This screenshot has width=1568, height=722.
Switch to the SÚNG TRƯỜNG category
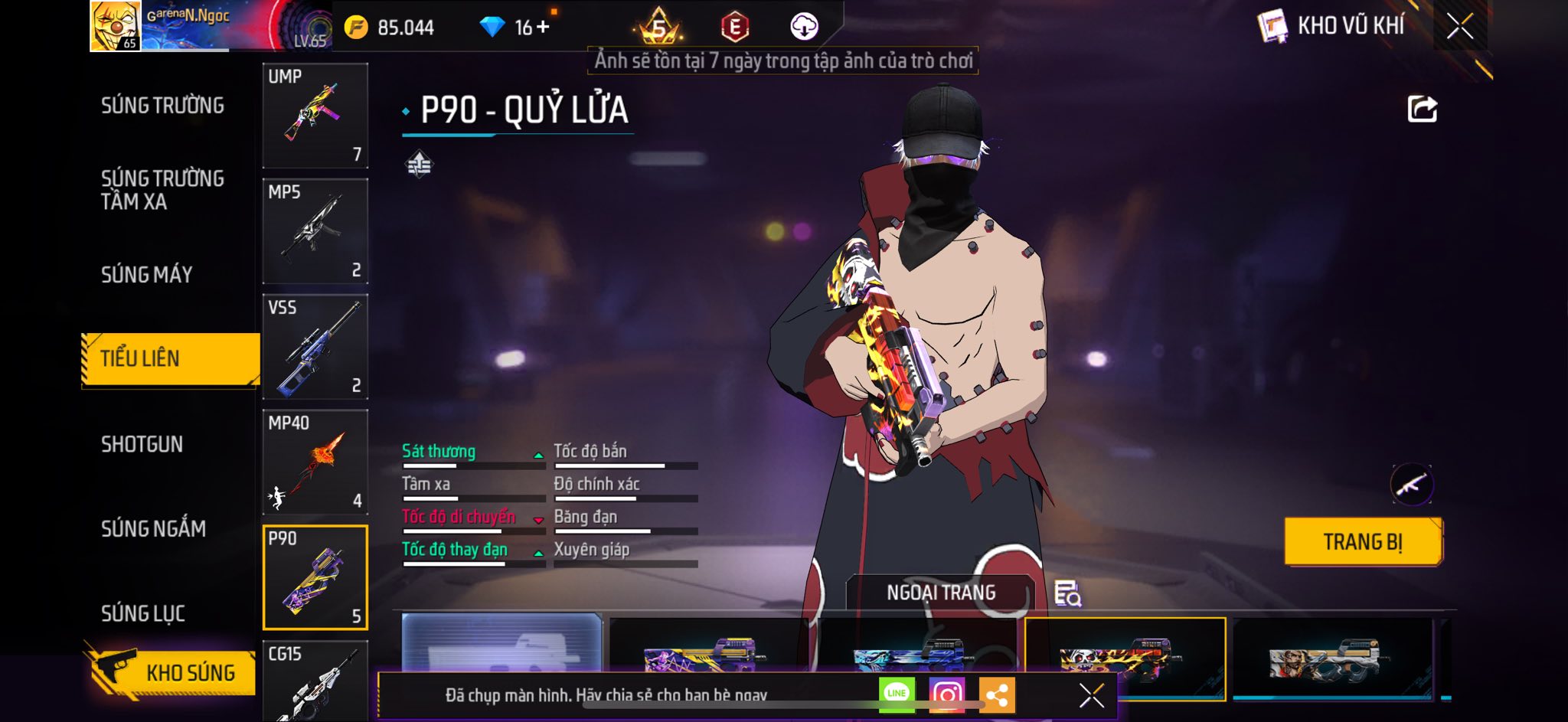coord(162,106)
